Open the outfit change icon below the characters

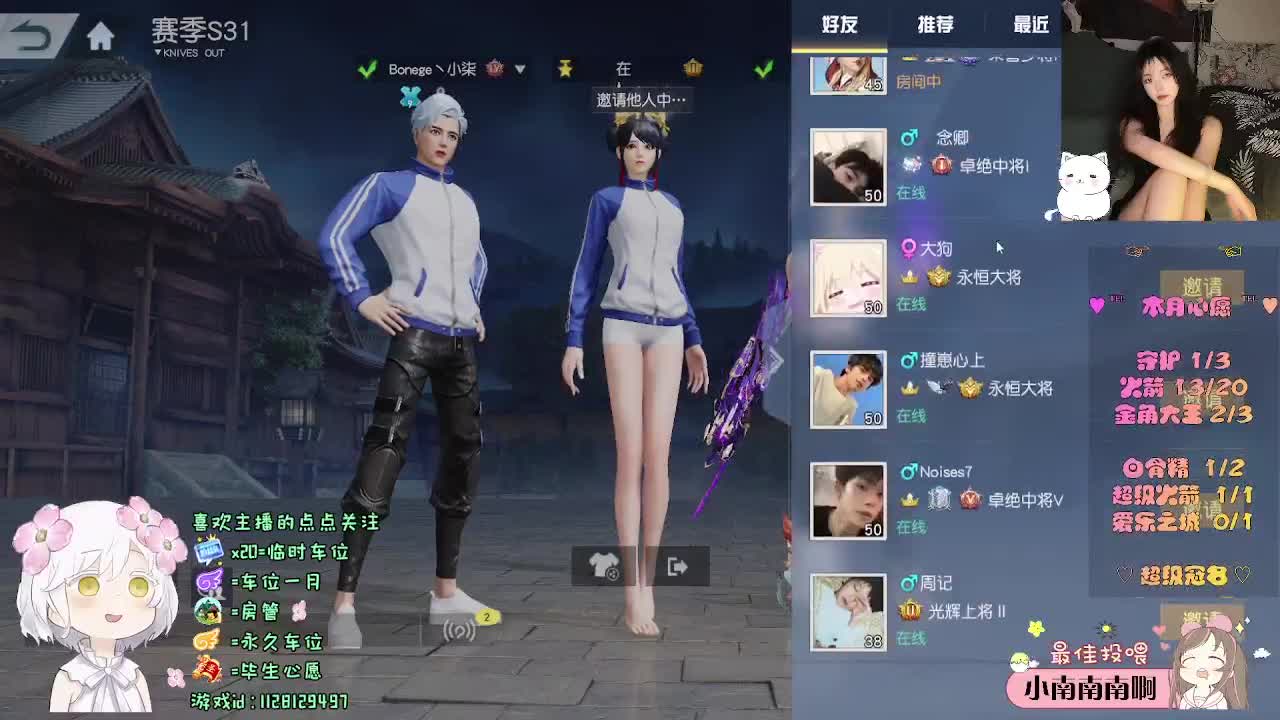(x=604, y=567)
